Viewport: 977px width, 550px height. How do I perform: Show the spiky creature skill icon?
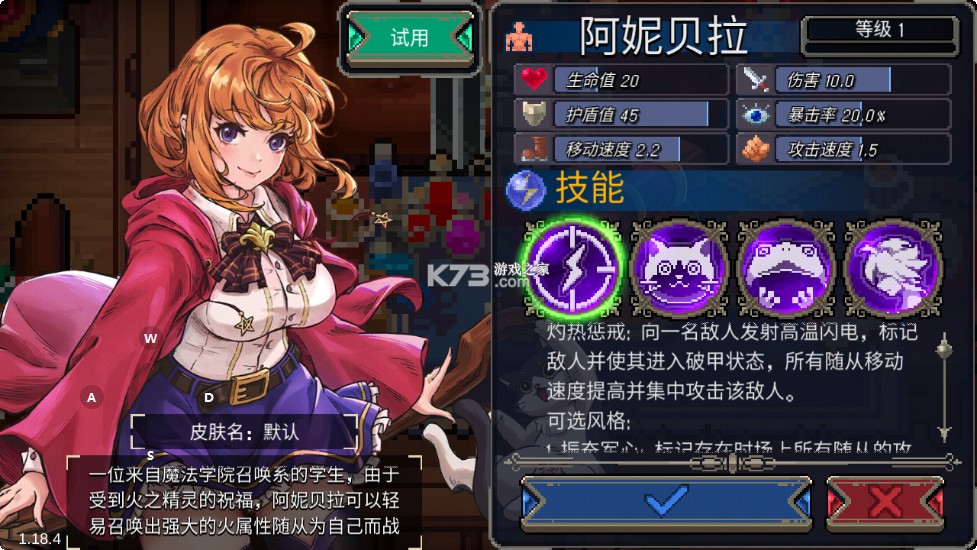892,267
